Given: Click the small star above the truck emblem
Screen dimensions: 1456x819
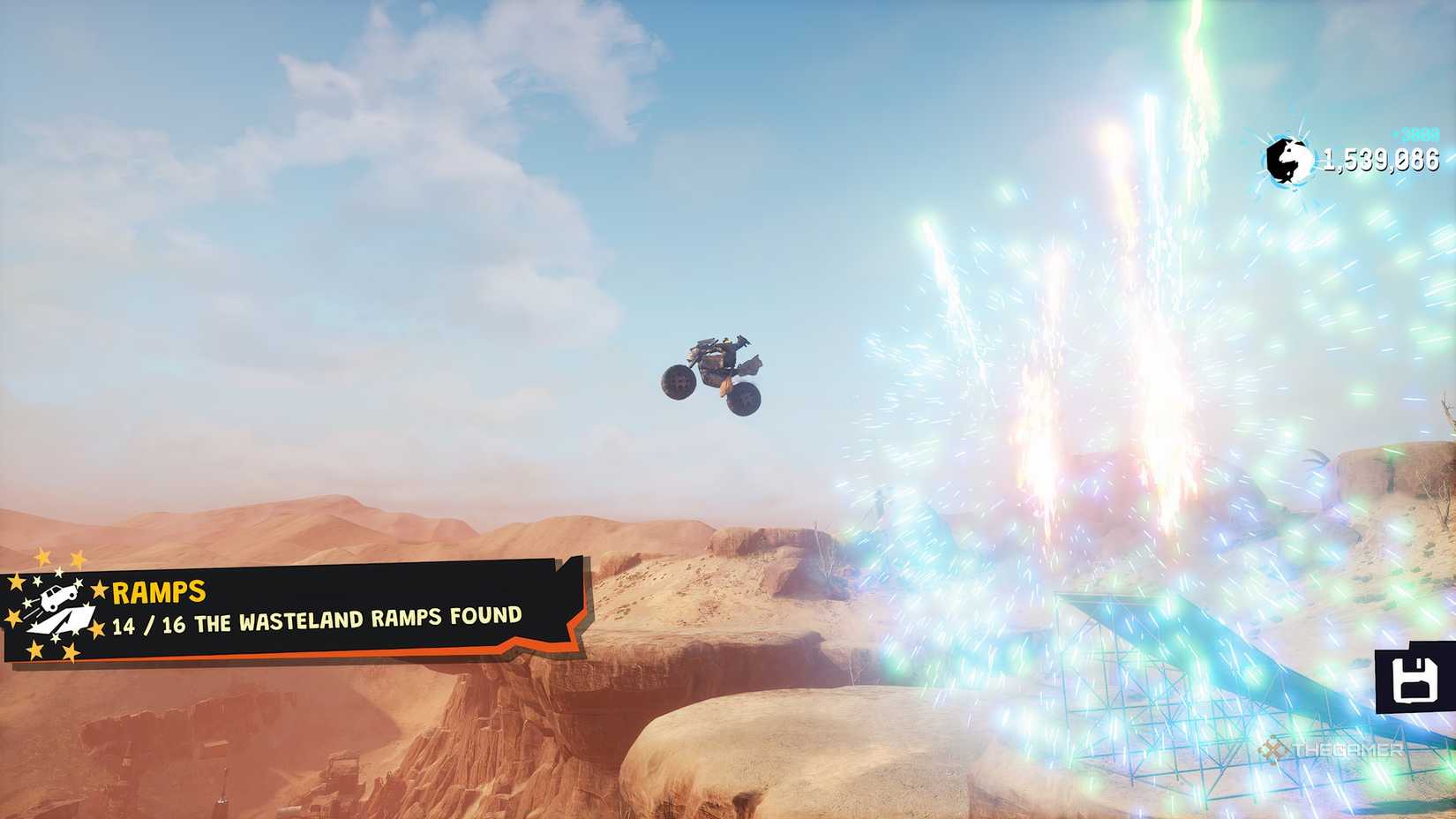Looking at the screenshot, I should pyautogui.click(x=60, y=572).
